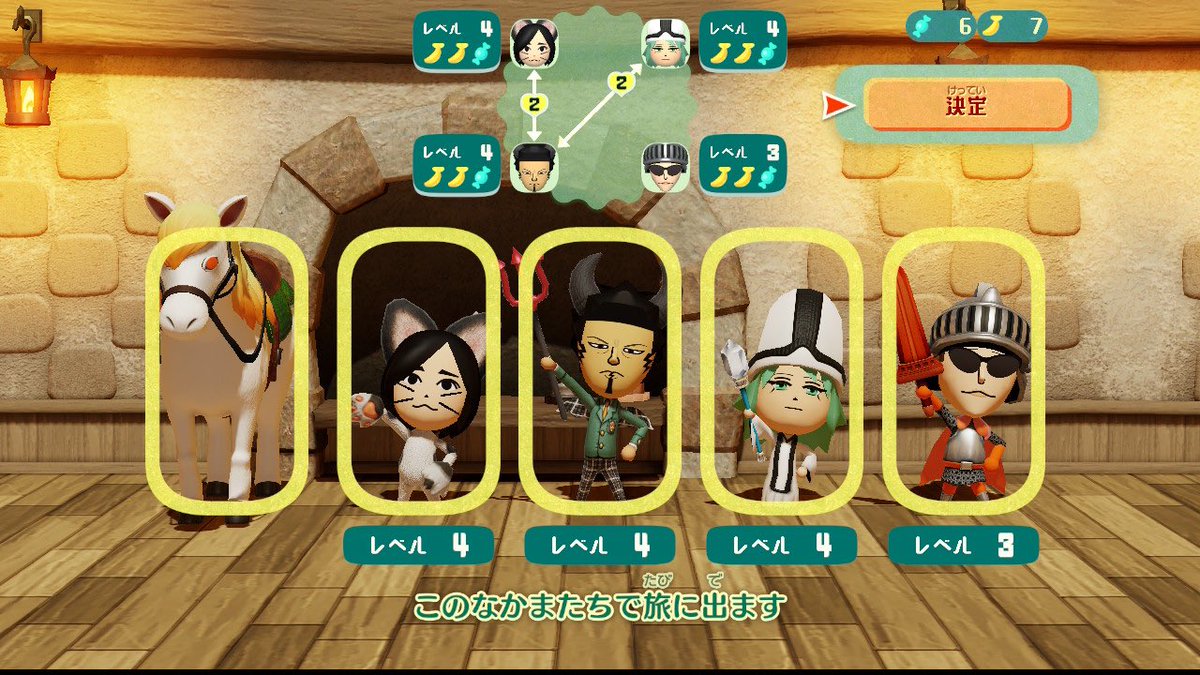The image size is (1200, 675).
Task: Confirm the party with the 決定 button
Action: 966,104
